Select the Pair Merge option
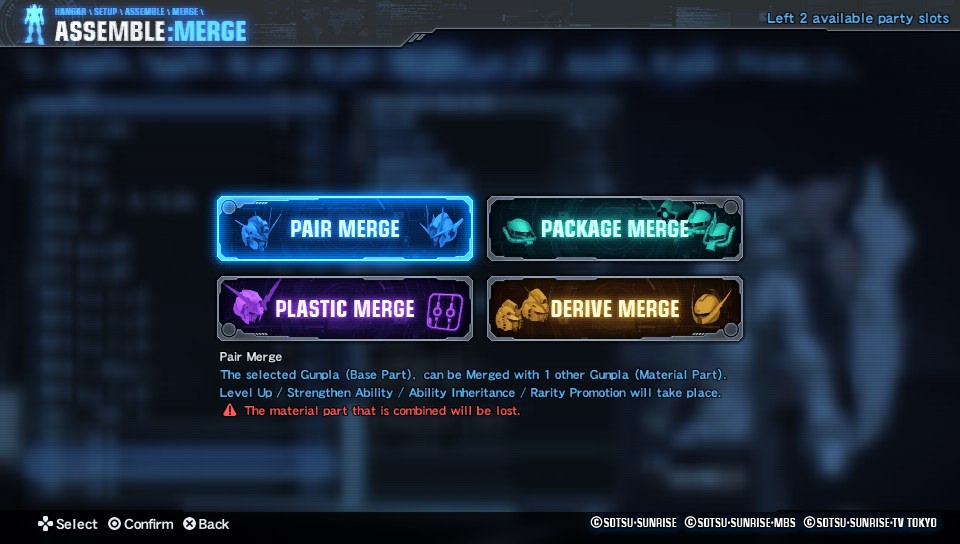The image size is (960, 544). [345, 229]
